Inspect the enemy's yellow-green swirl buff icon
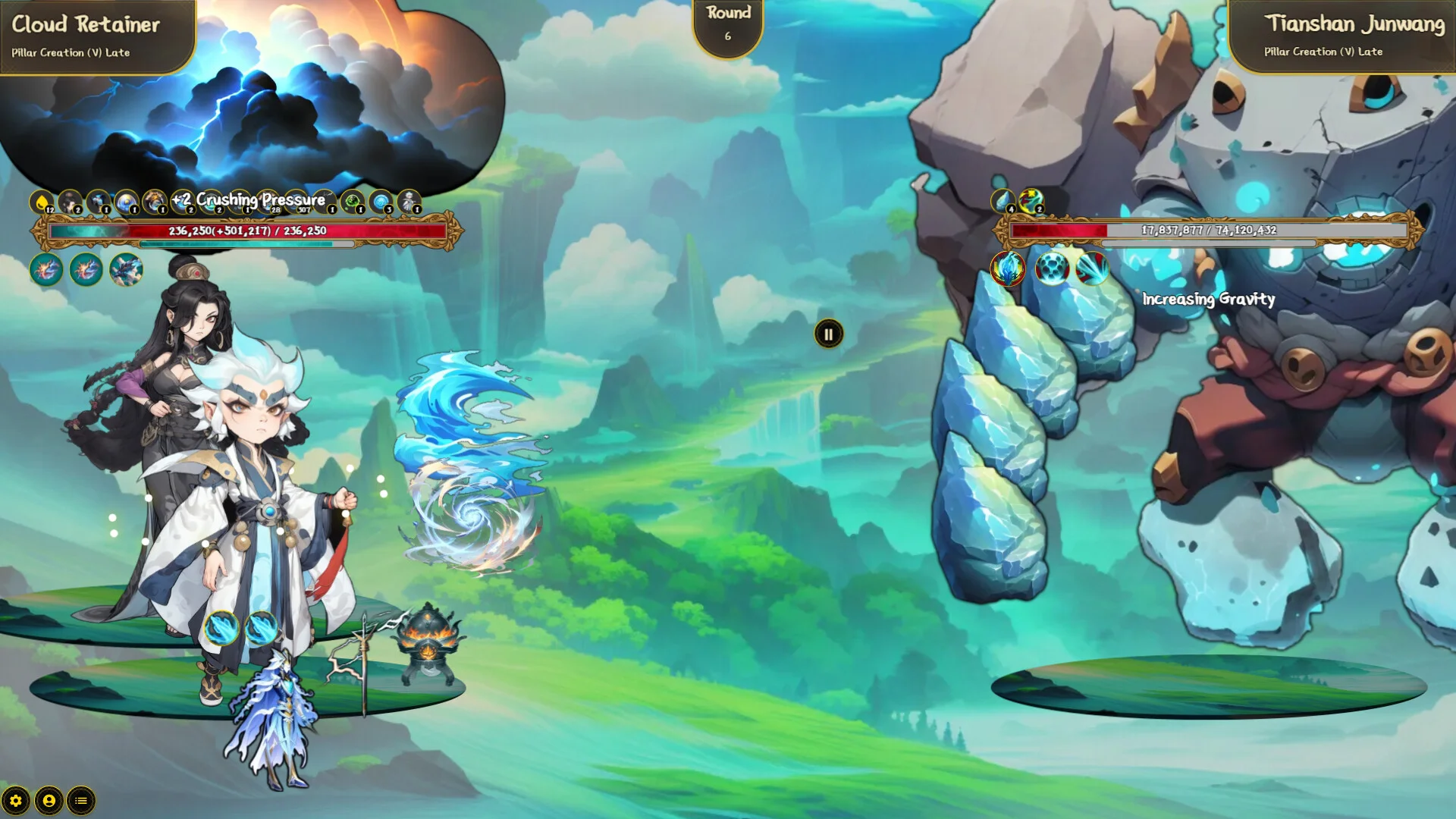 click(x=1031, y=202)
